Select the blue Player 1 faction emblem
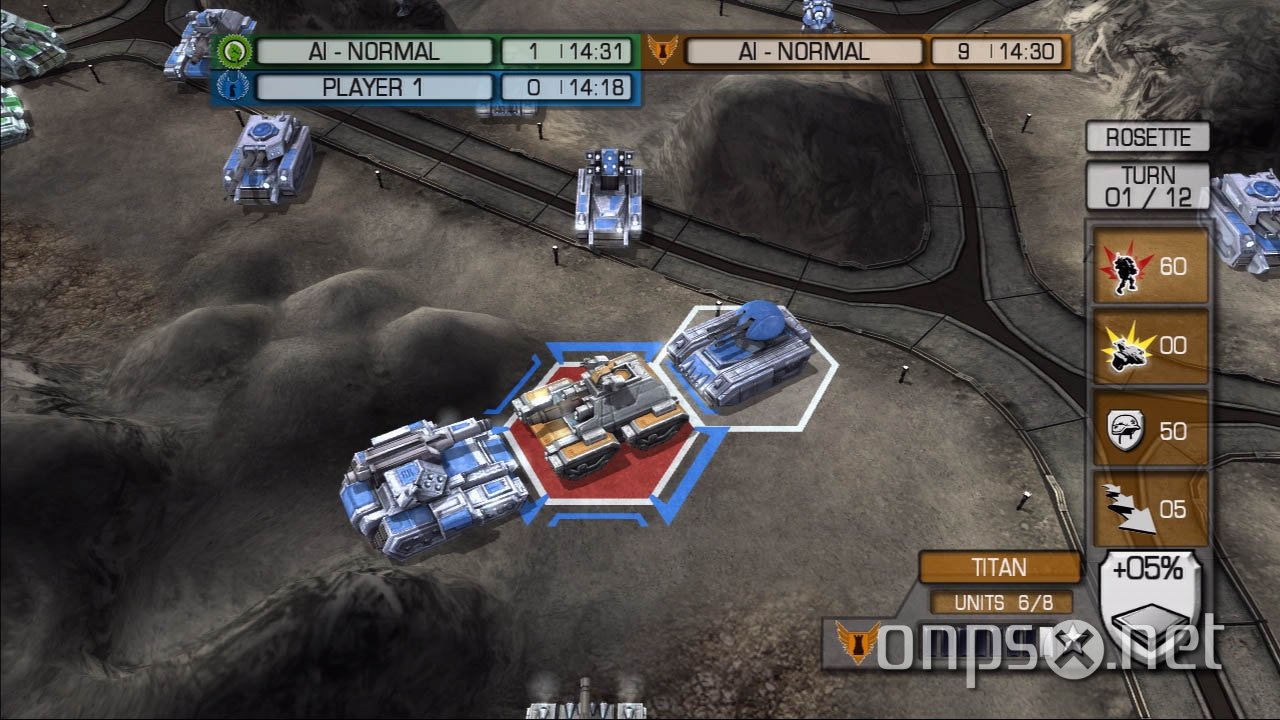The height and width of the screenshot is (720, 1280). tap(232, 87)
